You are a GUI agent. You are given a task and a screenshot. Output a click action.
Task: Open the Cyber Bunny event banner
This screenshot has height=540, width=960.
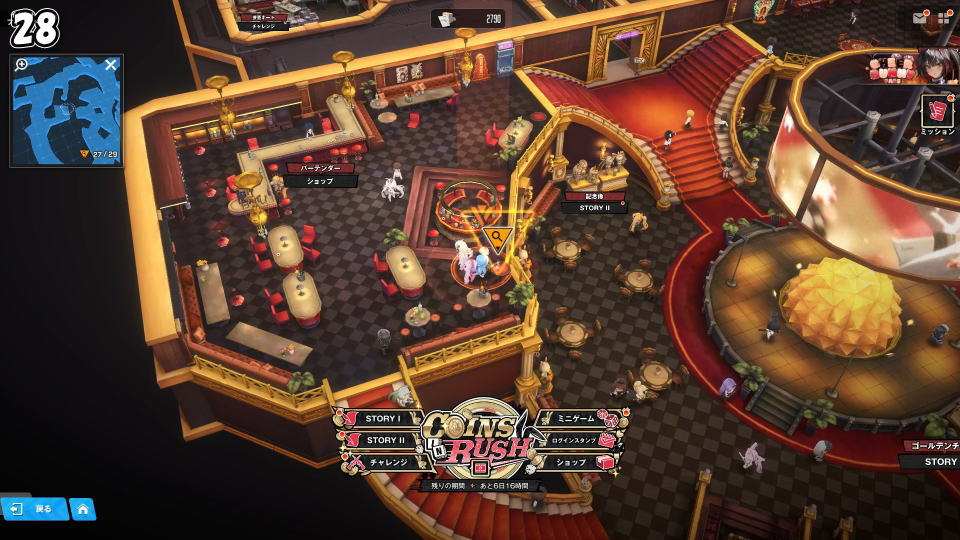912,66
